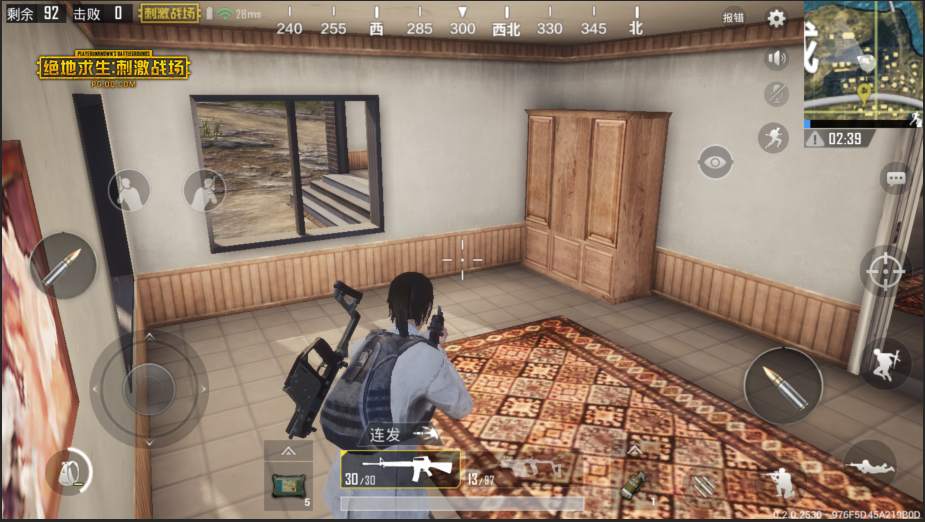Image resolution: width=925 pixels, height=522 pixels.
Task: Tap the prone stance button
Action: pyautogui.click(x=870, y=464)
